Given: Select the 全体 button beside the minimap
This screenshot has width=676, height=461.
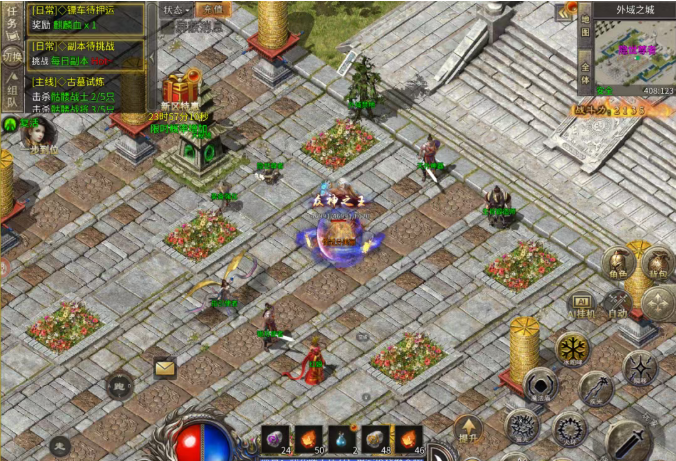Looking at the screenshot, I should pos(584,70).
